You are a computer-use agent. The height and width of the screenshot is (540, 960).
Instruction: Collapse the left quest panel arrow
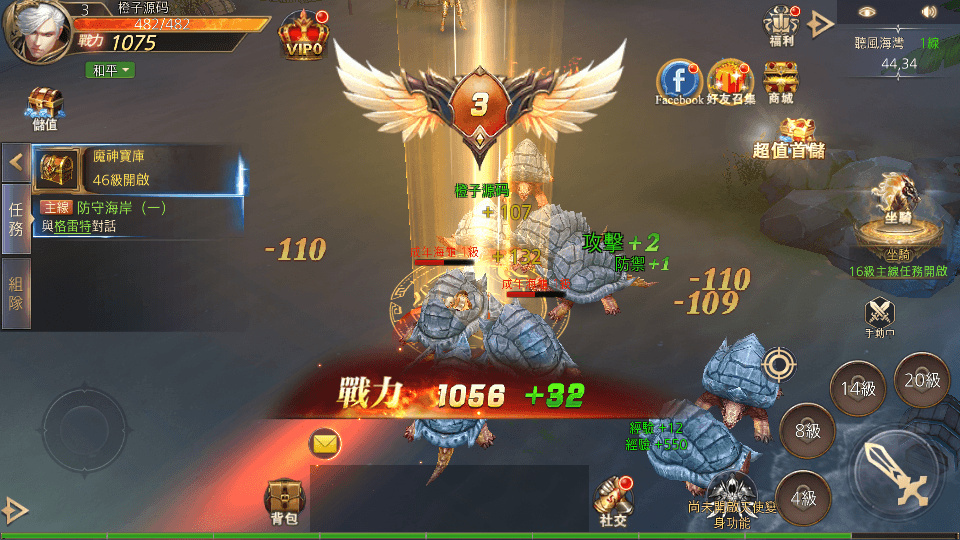pyautogui.click(x=16, y=161)
